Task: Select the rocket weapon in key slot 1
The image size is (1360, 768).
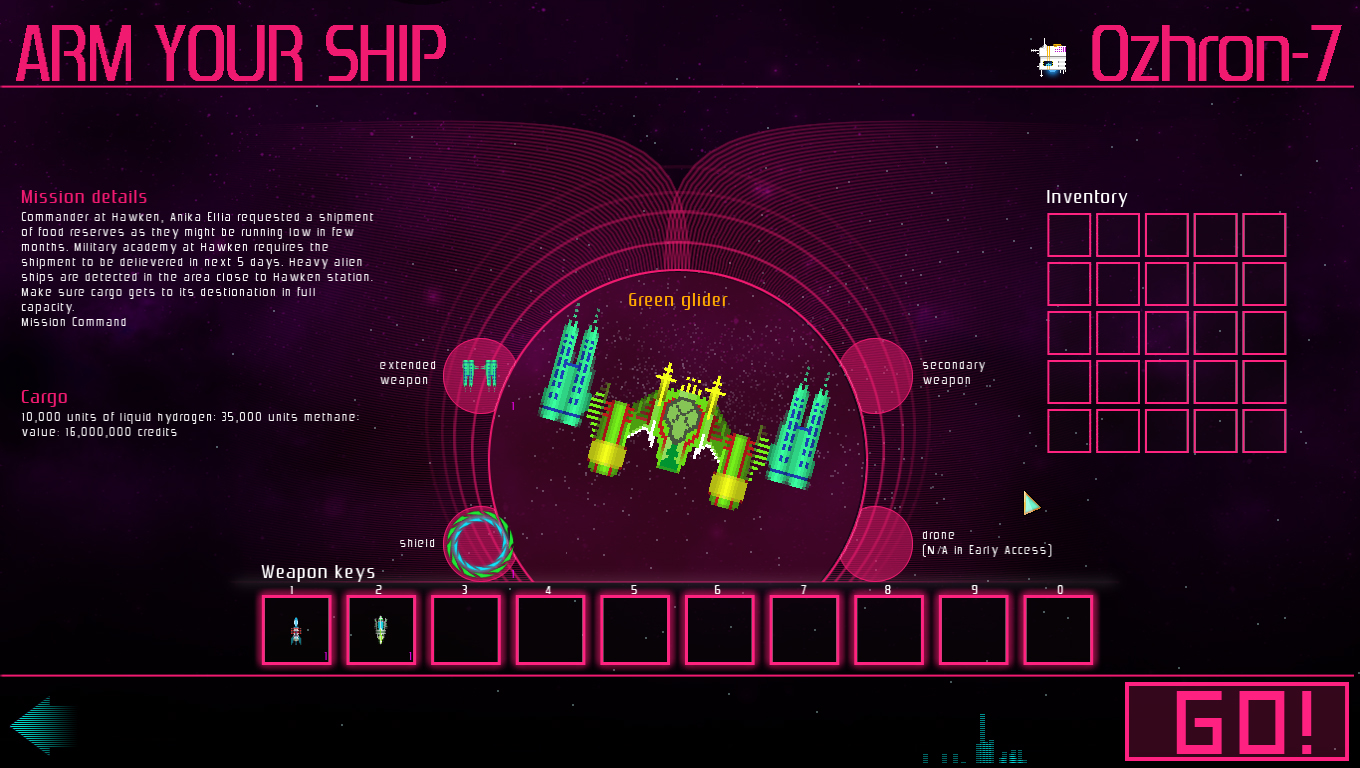Action: click(295, 630)
